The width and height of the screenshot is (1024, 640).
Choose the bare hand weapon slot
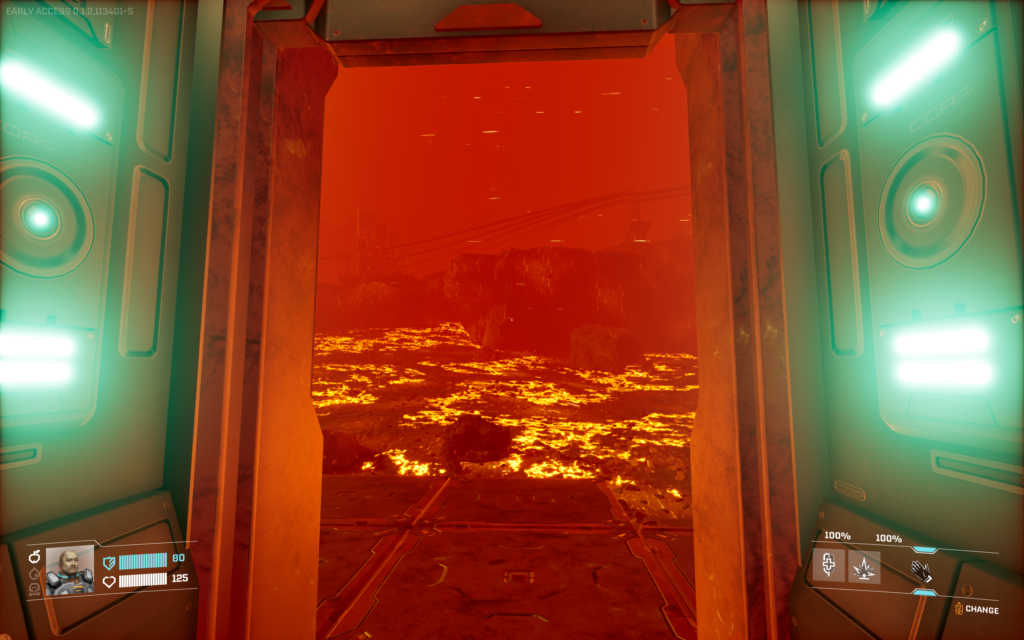pos(921,571)
